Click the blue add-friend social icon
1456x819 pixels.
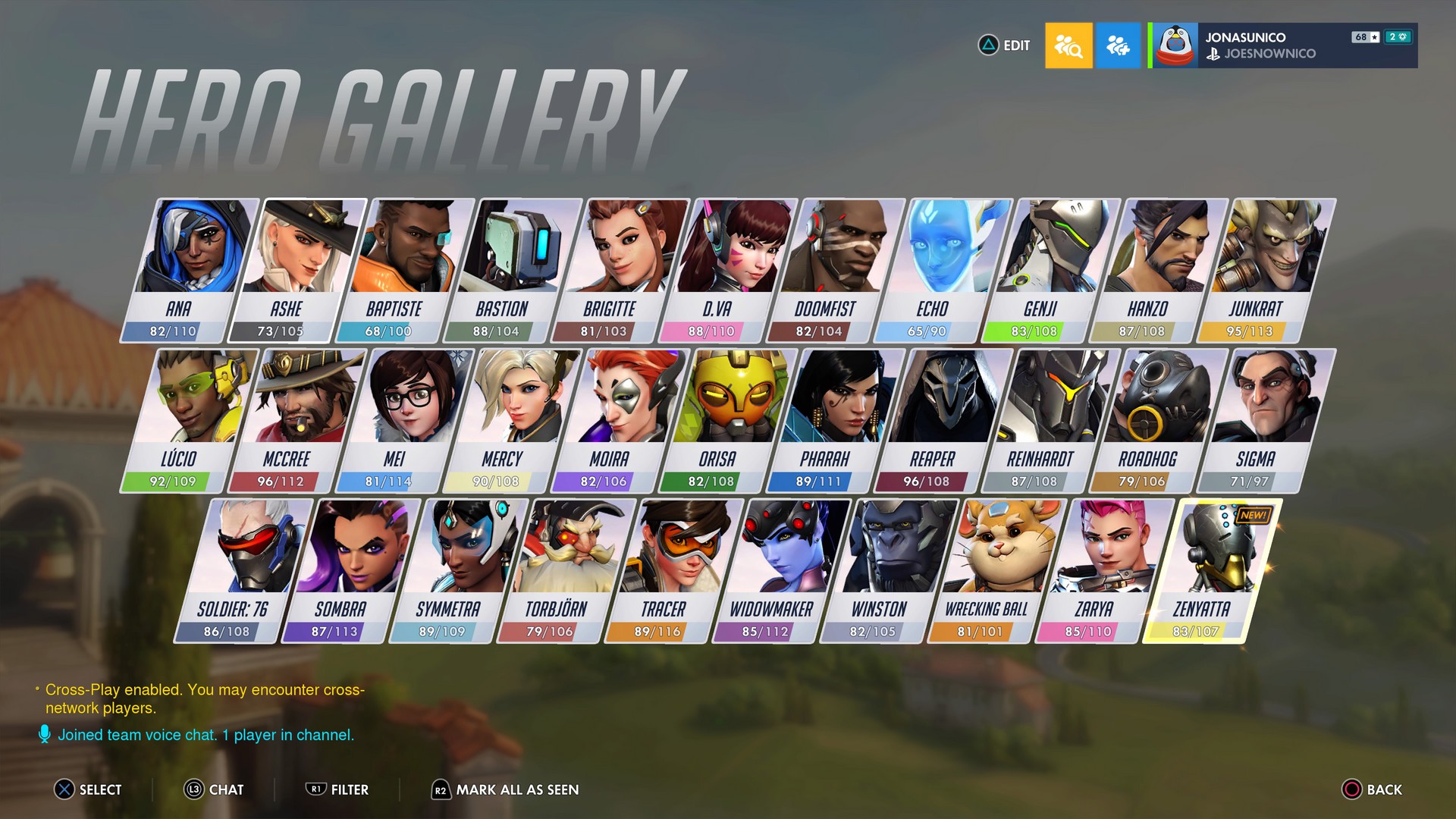click(1119, 45)
